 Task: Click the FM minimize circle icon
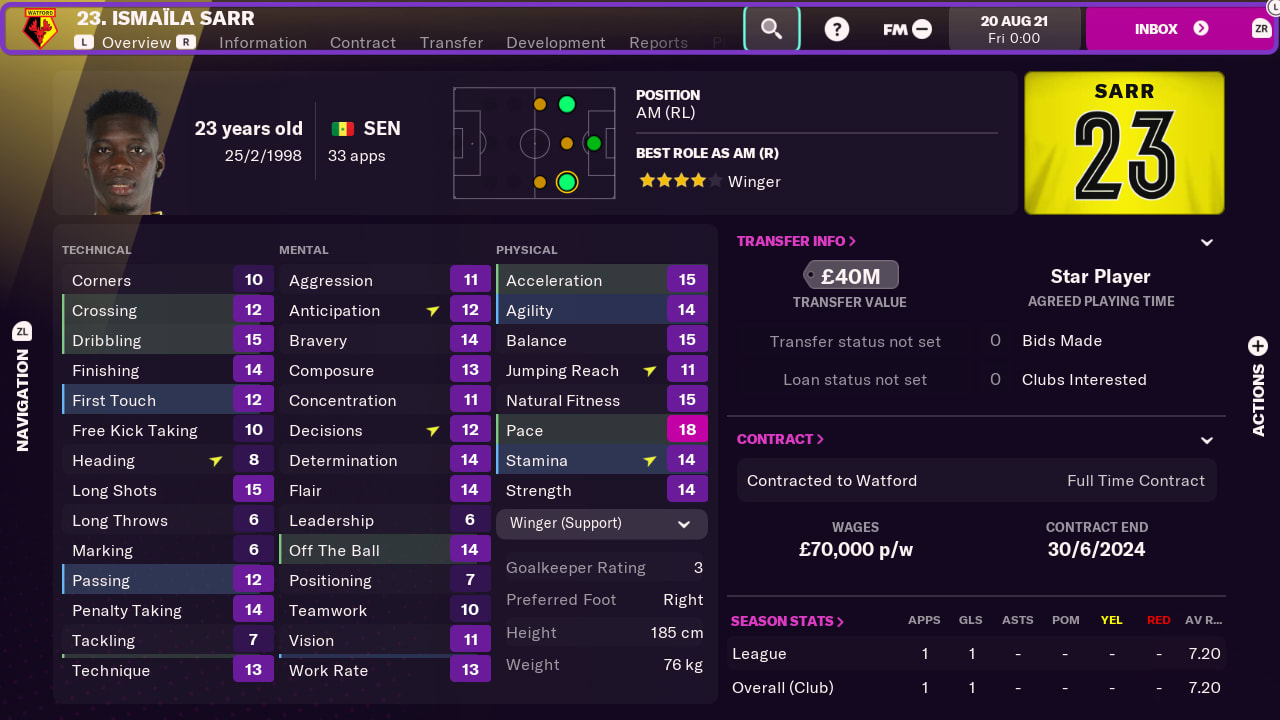click(x=920, y=29)
